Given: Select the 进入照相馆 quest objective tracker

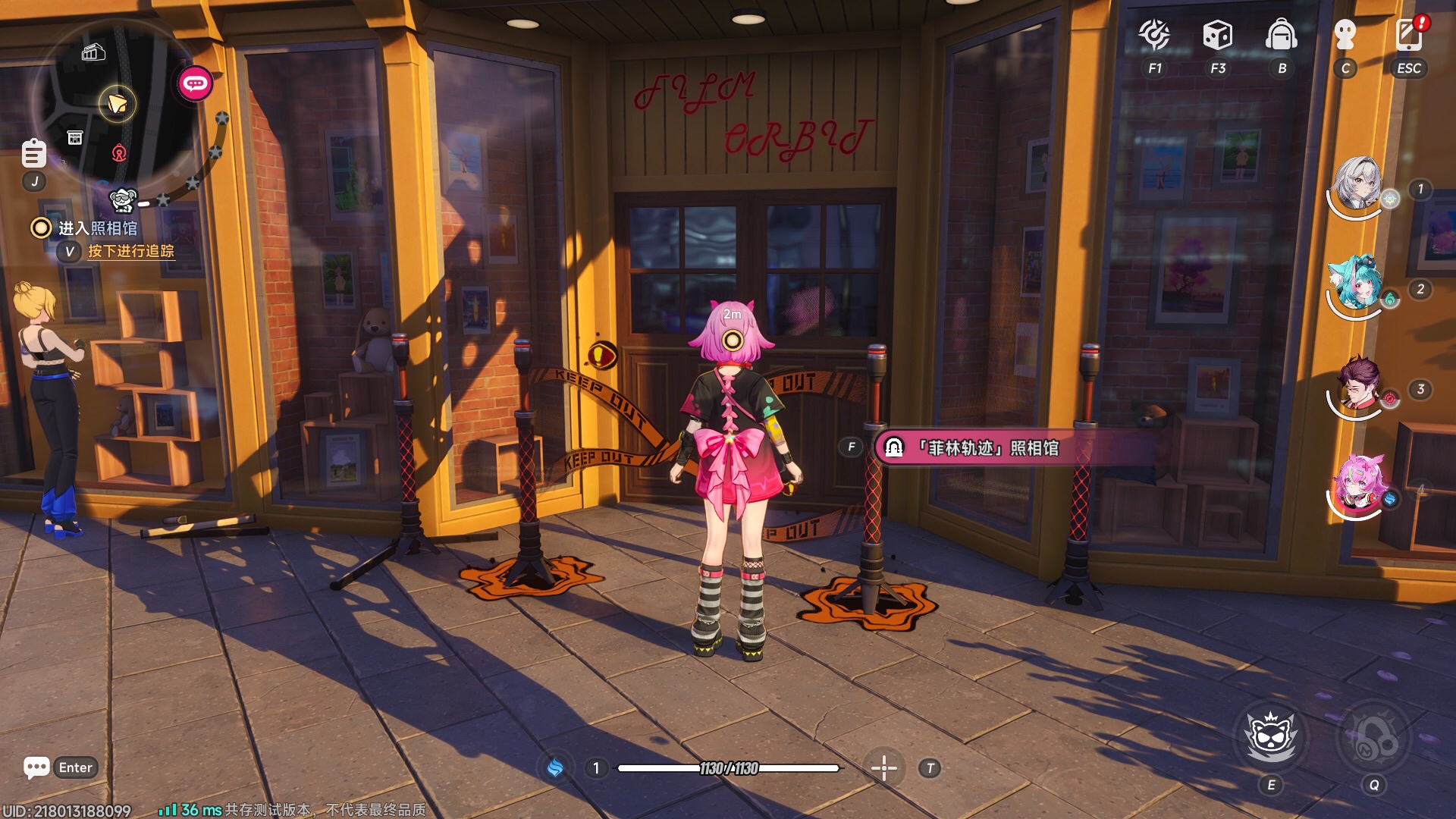Looking at the screenshot, I should click(98, 228).
